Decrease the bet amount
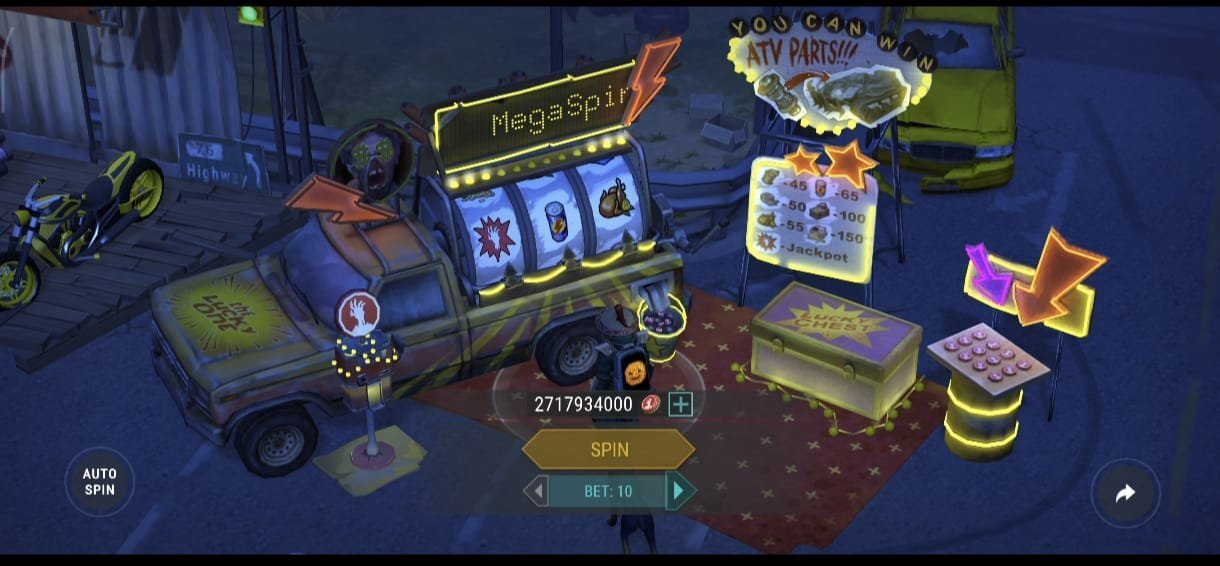This screenshot has height=566, width=1220. (x=538, y=491)
